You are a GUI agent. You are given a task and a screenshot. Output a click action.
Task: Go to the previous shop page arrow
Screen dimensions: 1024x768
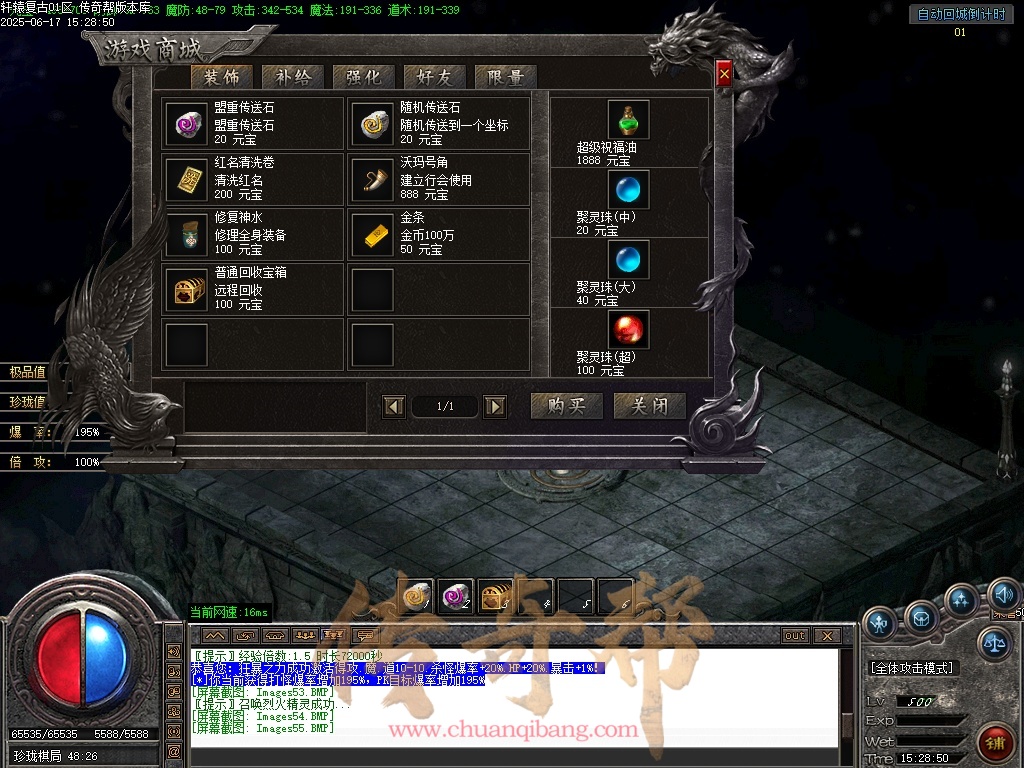tap(395, 406)
